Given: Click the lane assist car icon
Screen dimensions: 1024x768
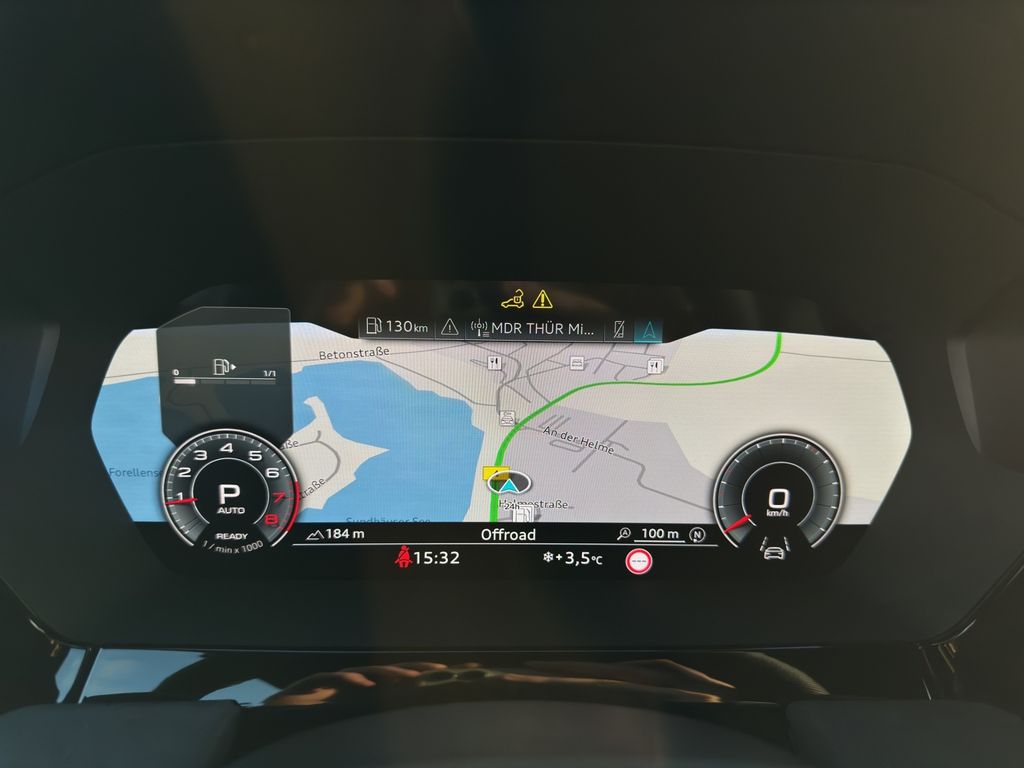Looking at the screenshot, I should 773,551.
